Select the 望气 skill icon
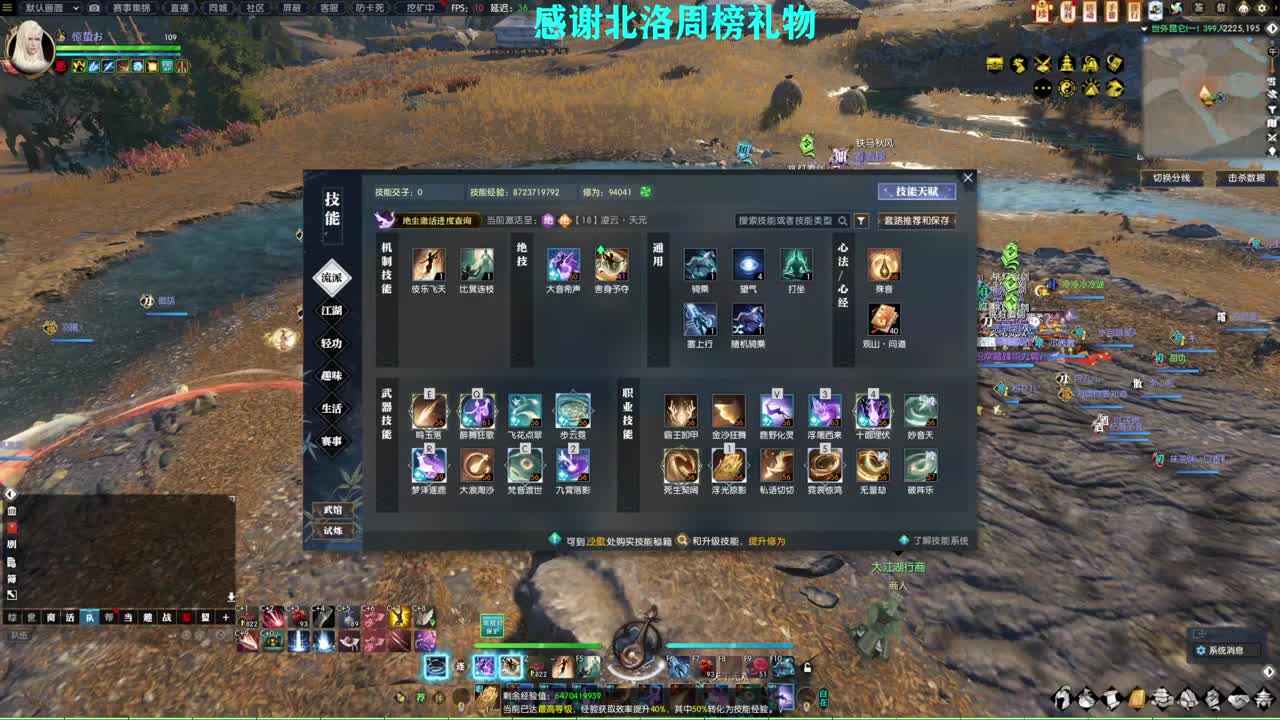The image size is (1280, 720). (x=749, y=265)
